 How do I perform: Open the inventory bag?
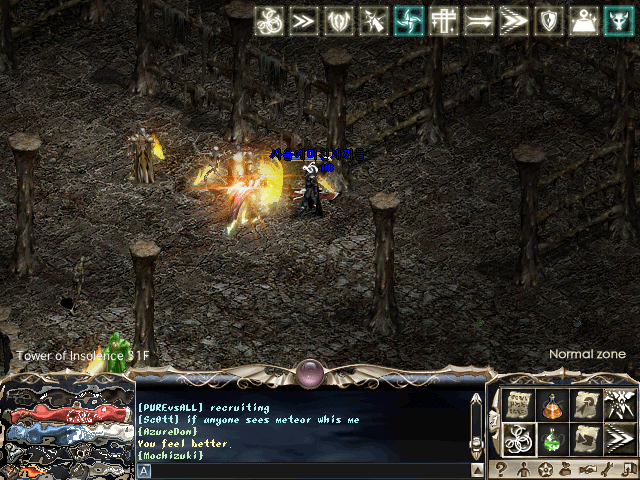point(567,468)
